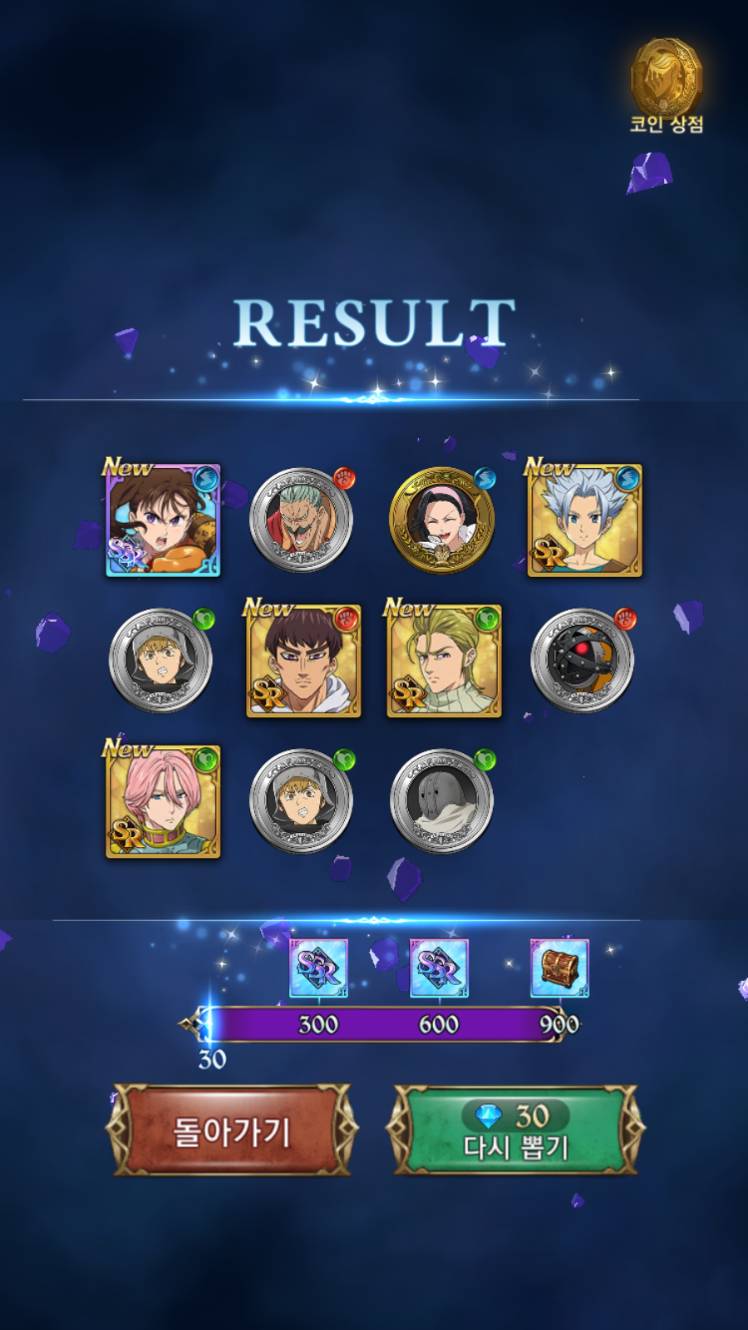Tap the 돌아가기 return button
The height and width of the screenshot is (1330, 748).
pos(232,1130)
